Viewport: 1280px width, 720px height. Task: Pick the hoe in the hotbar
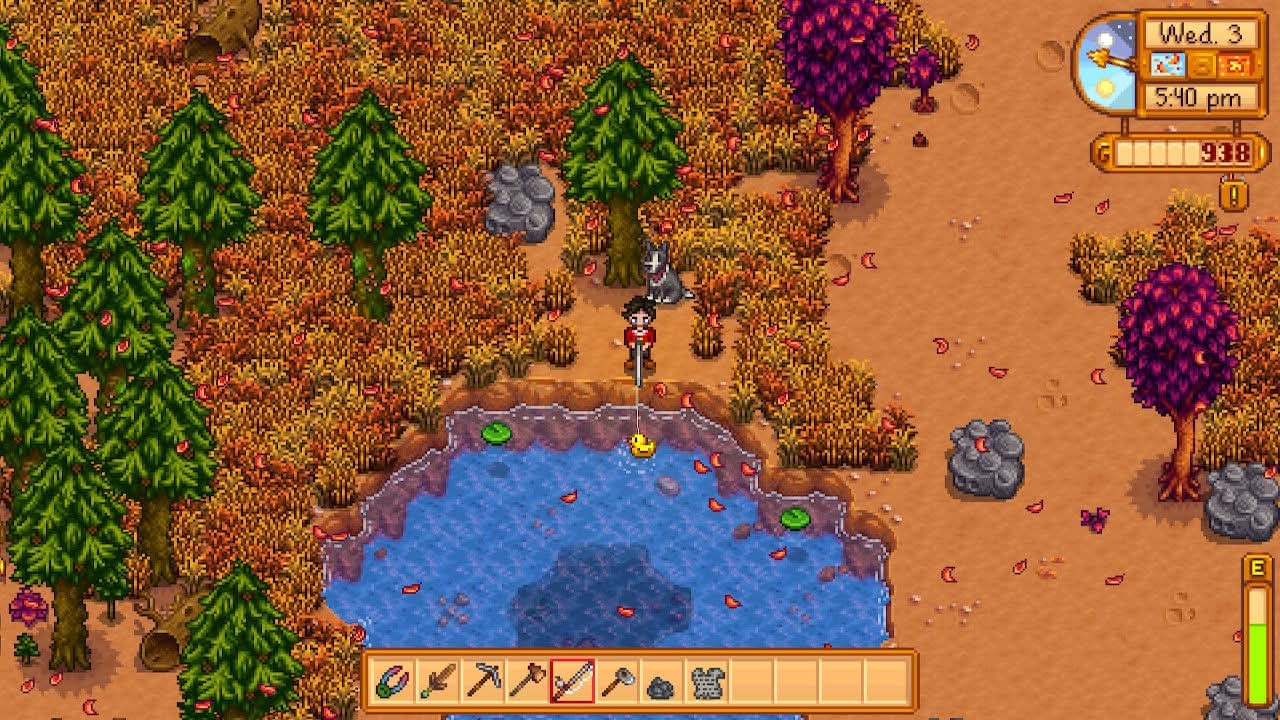[618, 682]
